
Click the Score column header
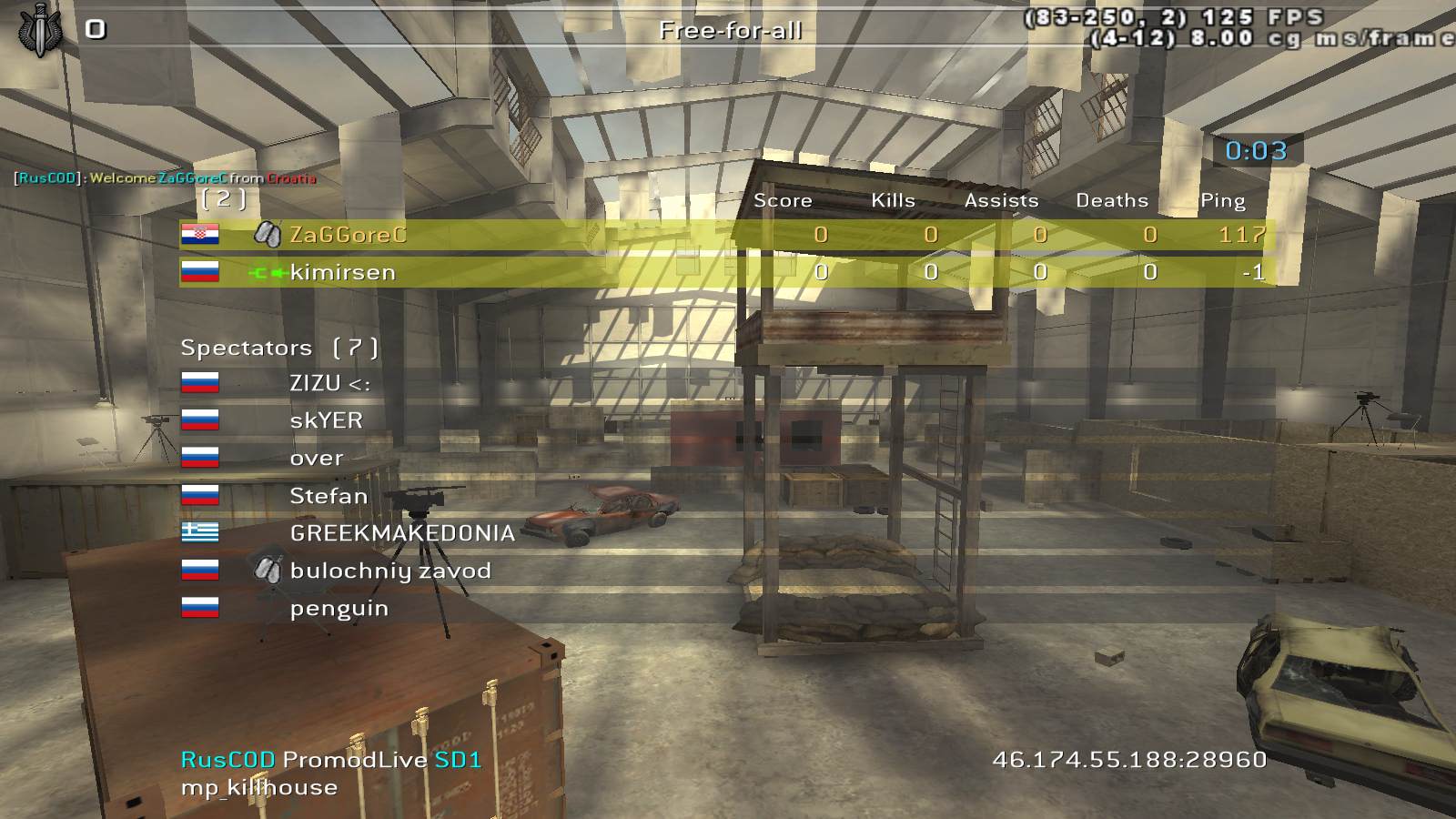pyautogui.click(x=783, y=200)
